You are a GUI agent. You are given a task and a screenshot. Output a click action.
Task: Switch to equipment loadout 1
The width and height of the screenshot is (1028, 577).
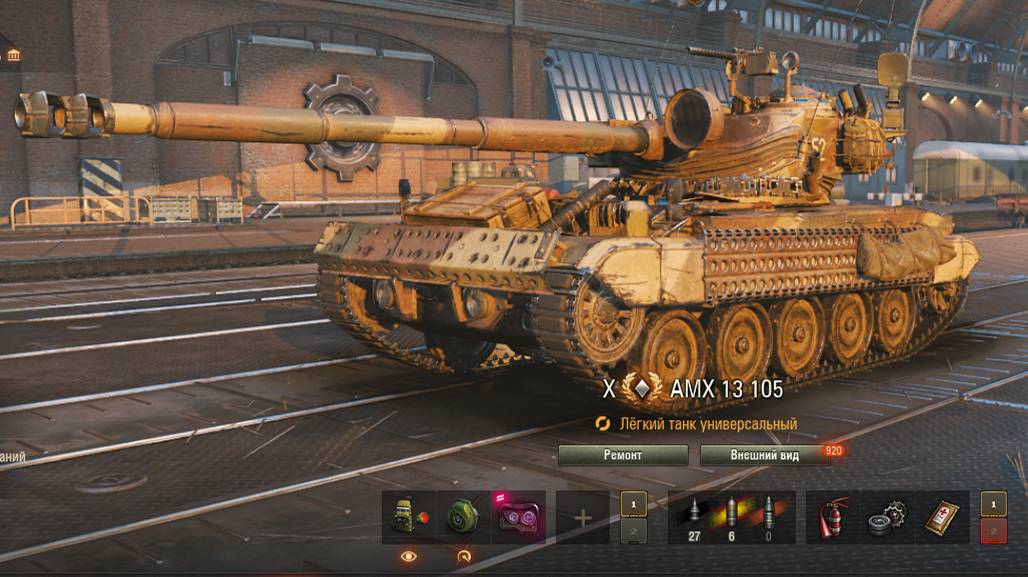[633, 504]
